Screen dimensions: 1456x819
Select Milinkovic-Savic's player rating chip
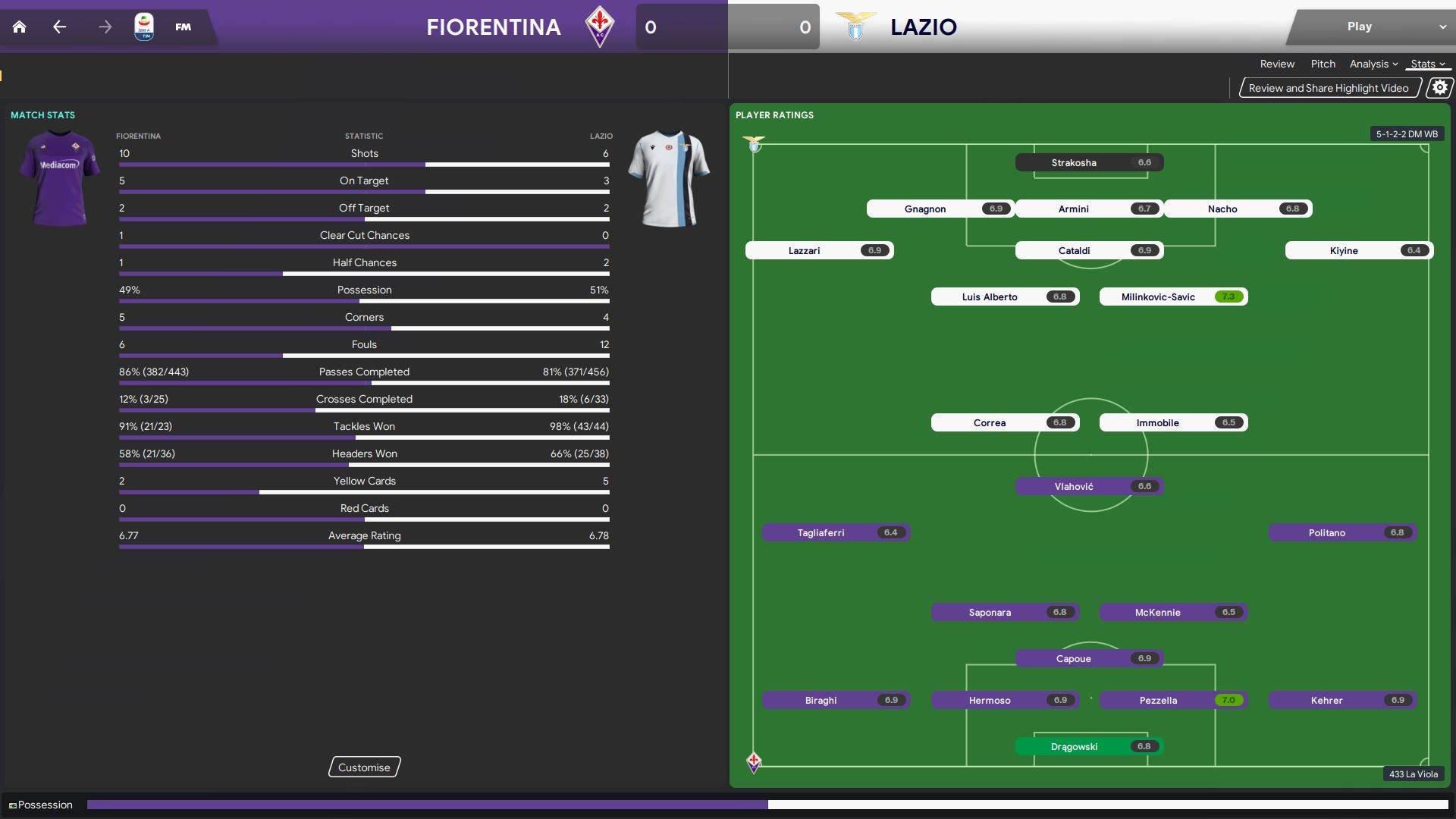point(1173,297)
